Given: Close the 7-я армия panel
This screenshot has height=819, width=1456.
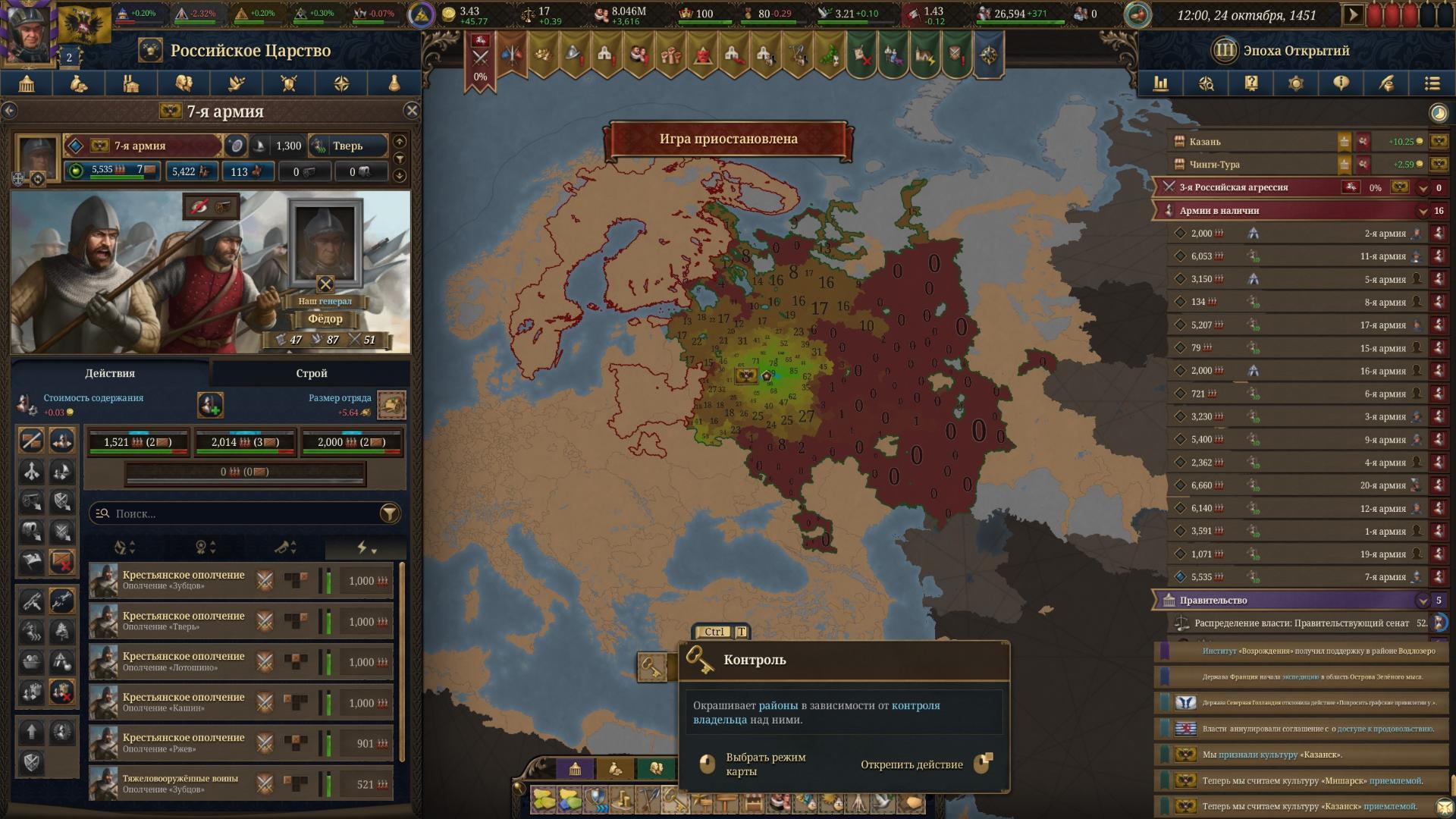Looking at the screenshot, I should tap(412, 111).
